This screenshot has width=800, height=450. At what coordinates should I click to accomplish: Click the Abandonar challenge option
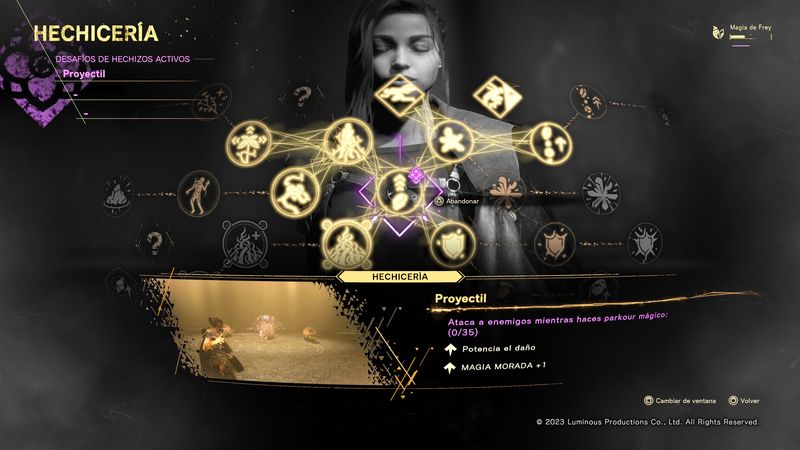(x=462, y=200)
